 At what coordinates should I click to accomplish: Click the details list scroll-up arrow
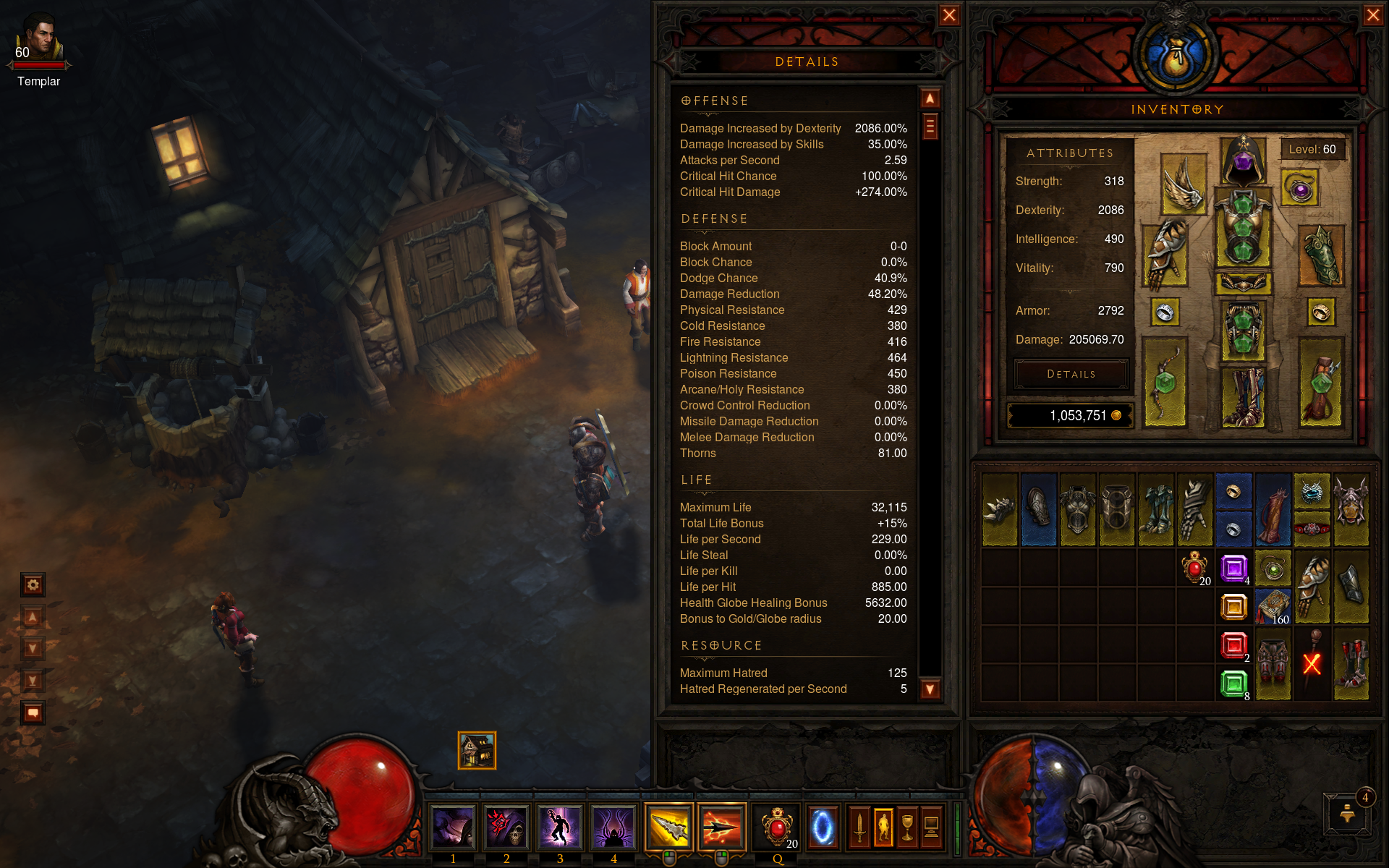pyautogui.click(x=930, y=98)
